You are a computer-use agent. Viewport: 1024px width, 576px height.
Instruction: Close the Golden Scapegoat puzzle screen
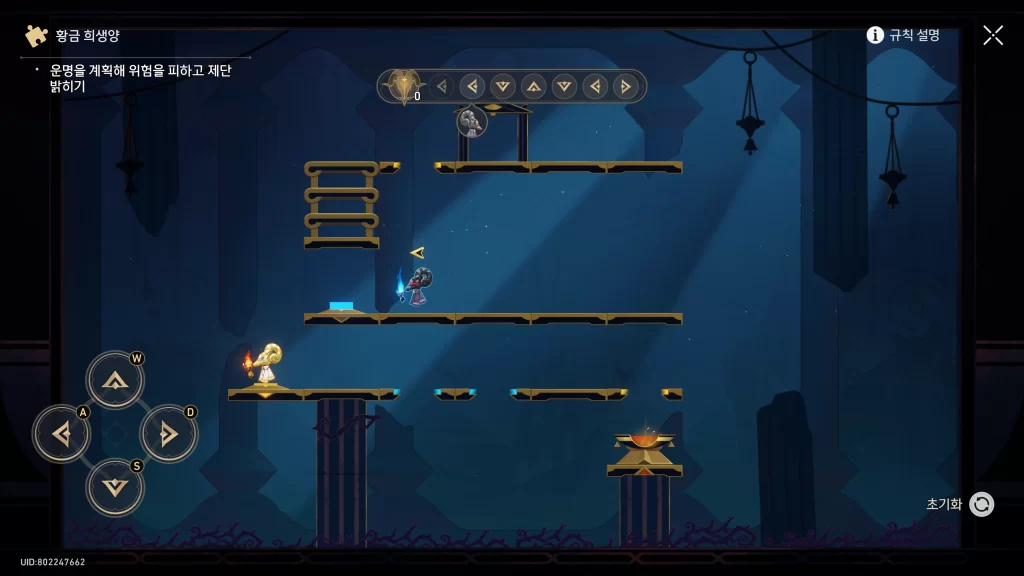pyautogui.click(x=992, y=35)
